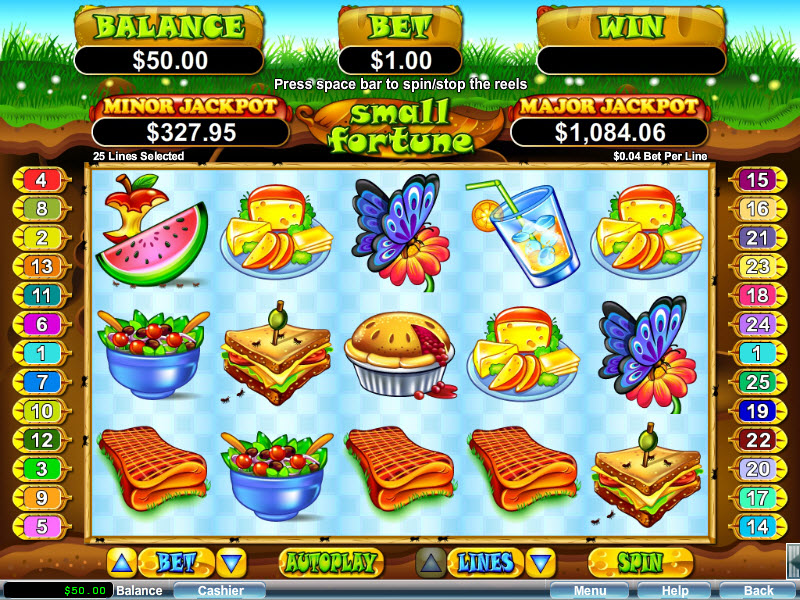Go Back to the lobby

tap(758, 591)
